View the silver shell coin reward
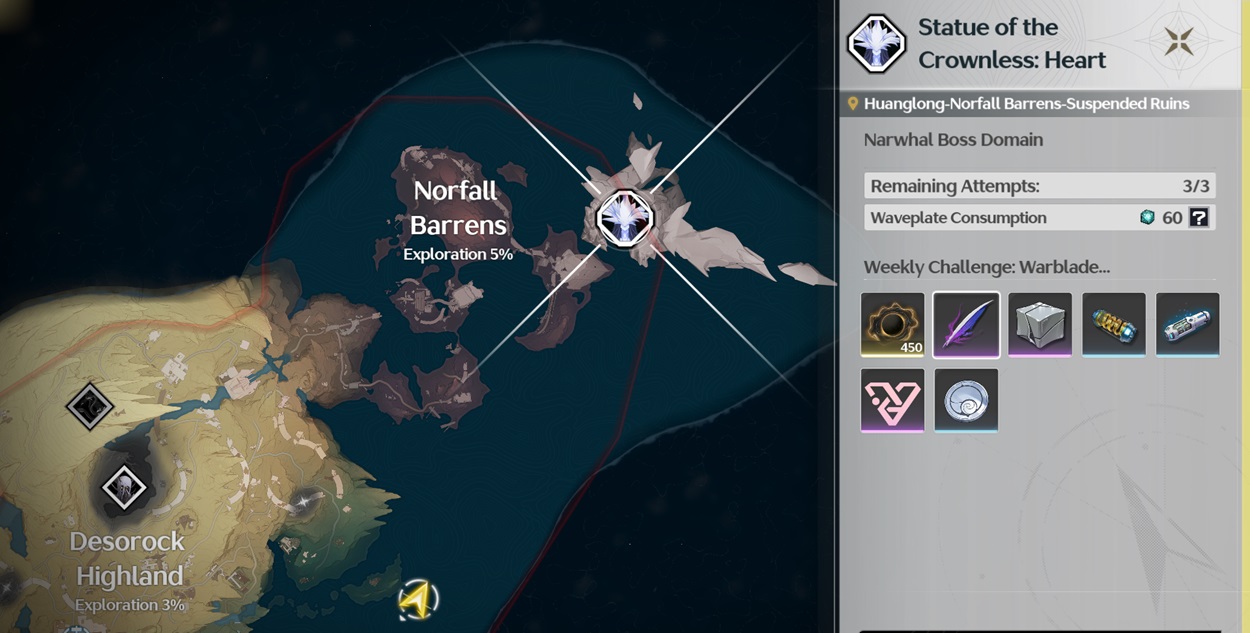The width and height of the screenshot is (1250, 633). point(966,400)
